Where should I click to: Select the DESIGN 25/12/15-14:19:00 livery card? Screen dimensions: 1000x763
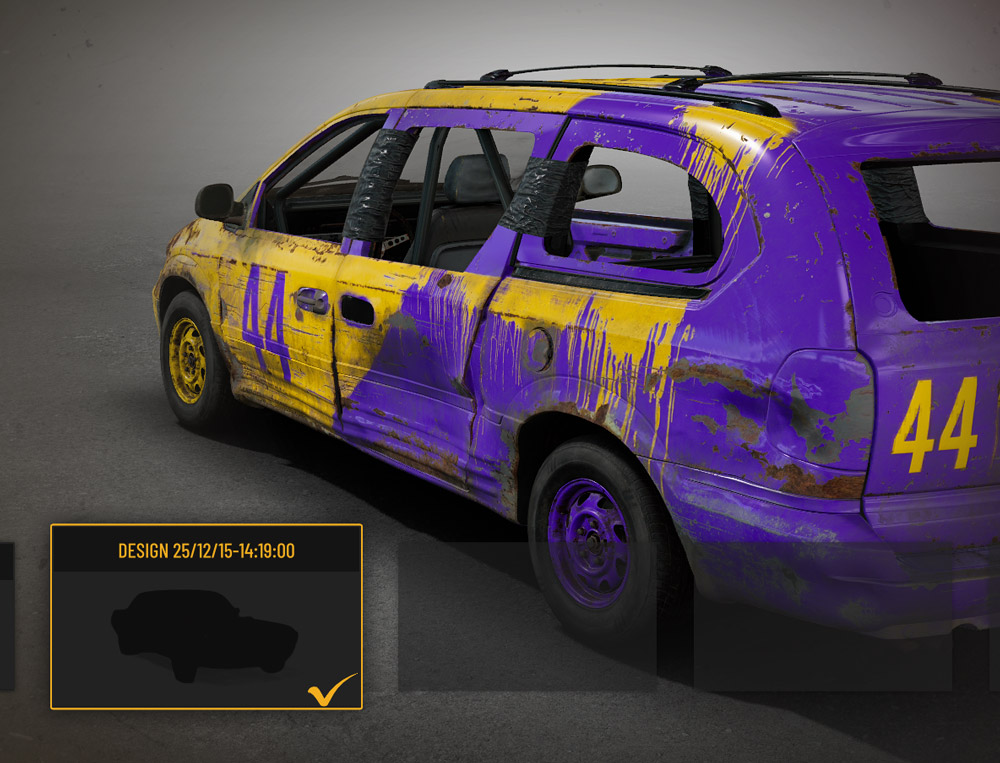206,617
